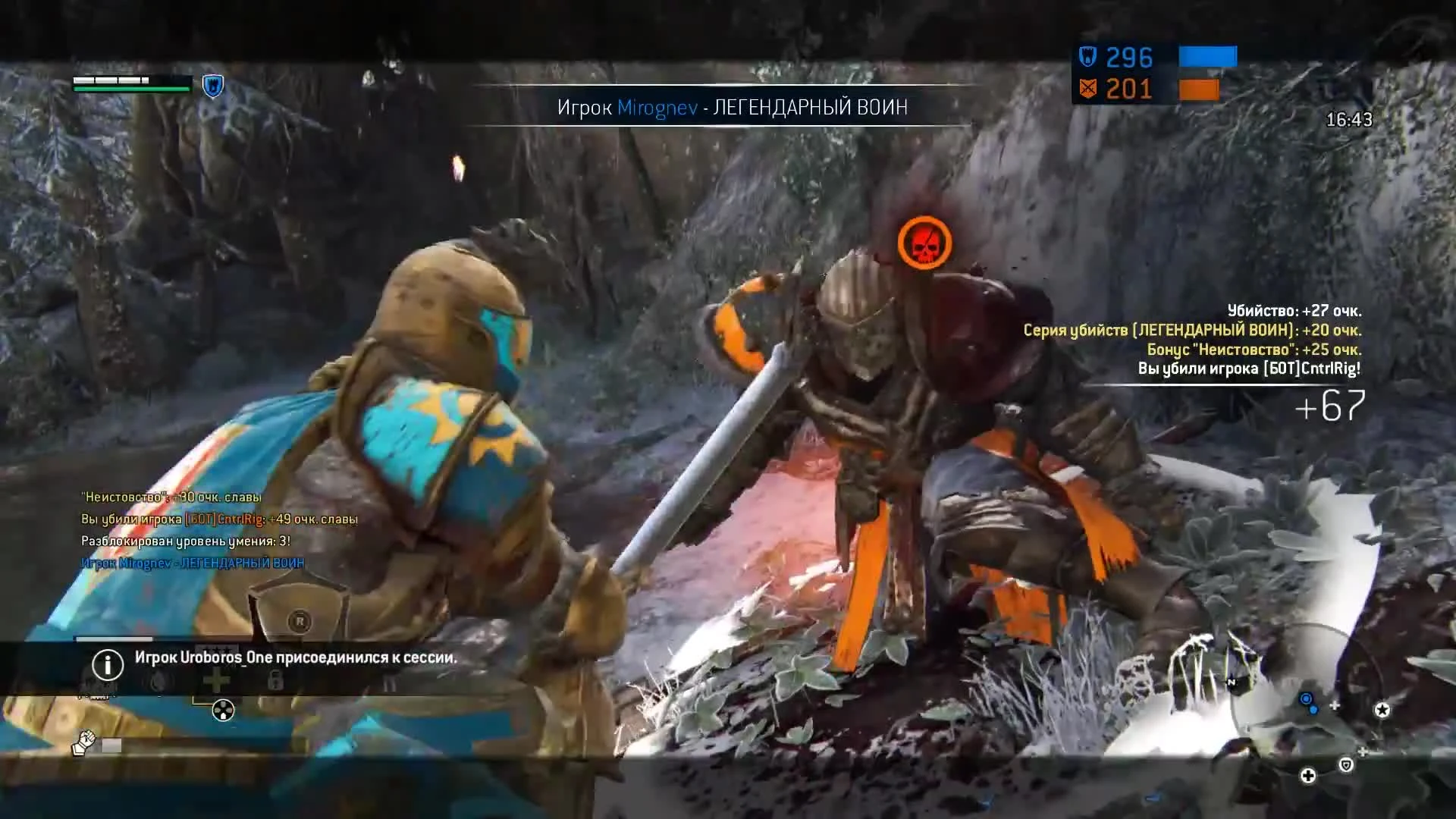Image resolution: width=1456 pixels, height=819 pixels.
Task: Select the Mirognev player name in kill feed
Action: [x=148, y=562]
